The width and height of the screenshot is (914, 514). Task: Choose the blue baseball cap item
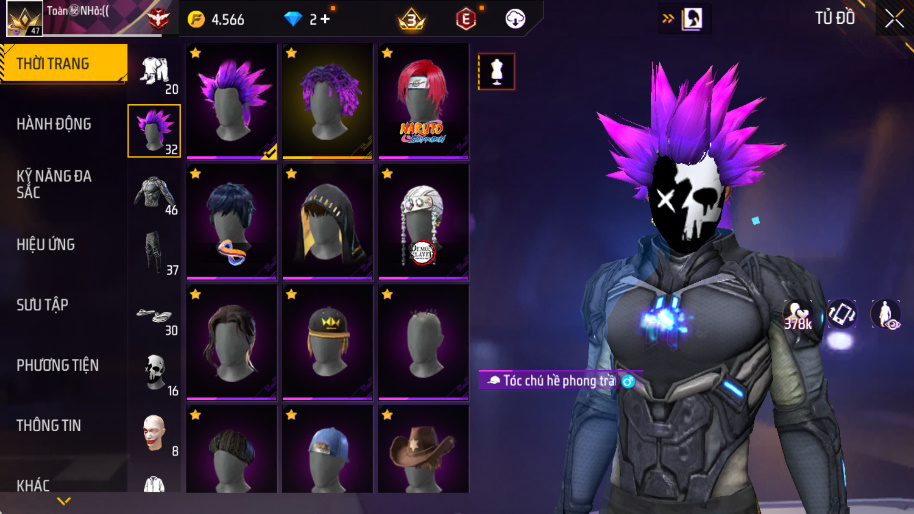327,450
